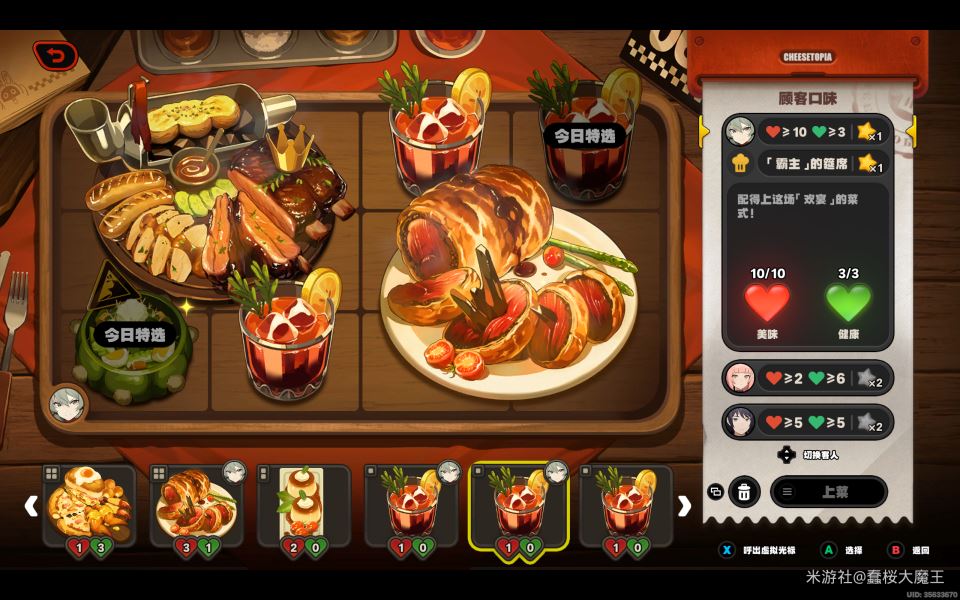The image size is (960, 600).
Task: Serve the dishes with the 上菜 button
Action: 828,491
